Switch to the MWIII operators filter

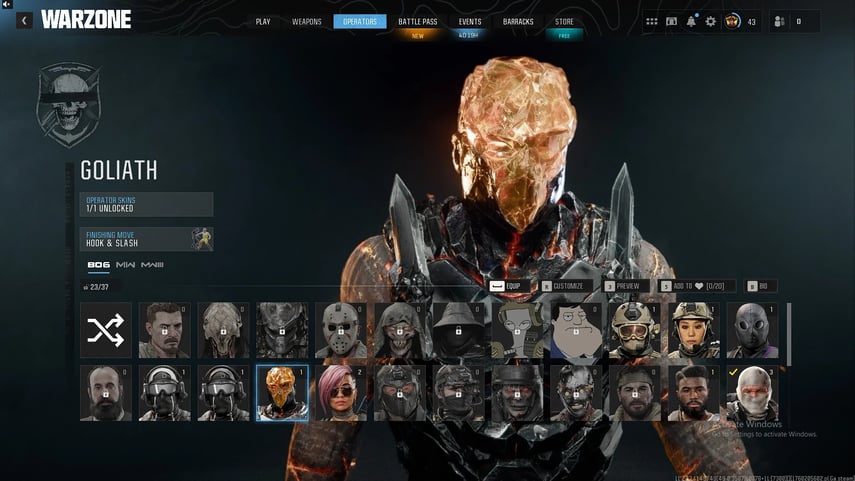pyautogui.click(x=152, y=265)
